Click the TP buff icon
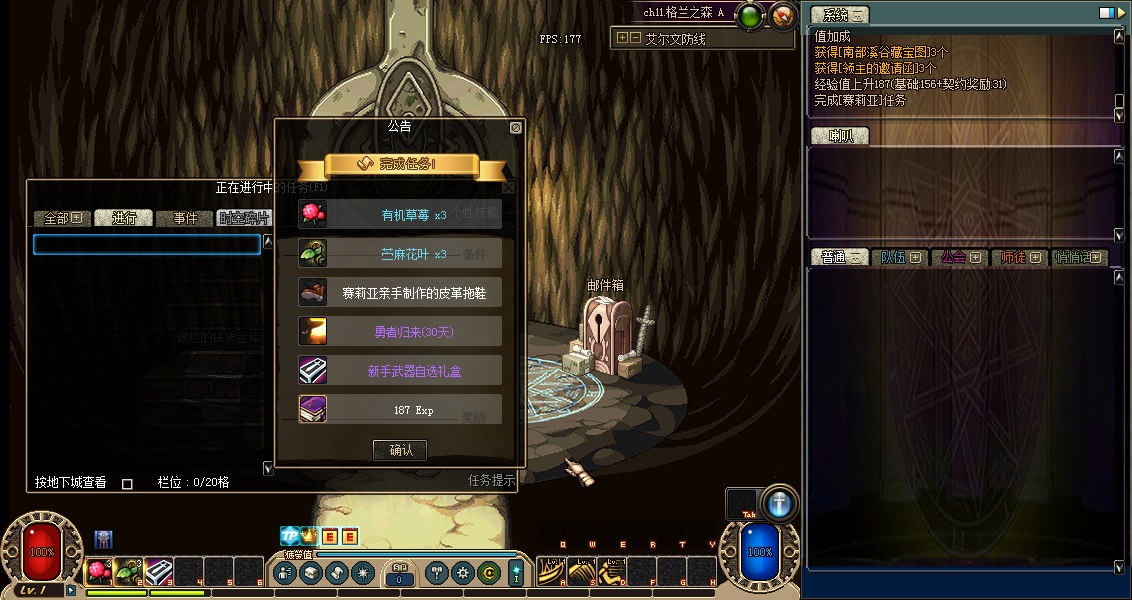1132x600 pixels. tap(289, 537)
